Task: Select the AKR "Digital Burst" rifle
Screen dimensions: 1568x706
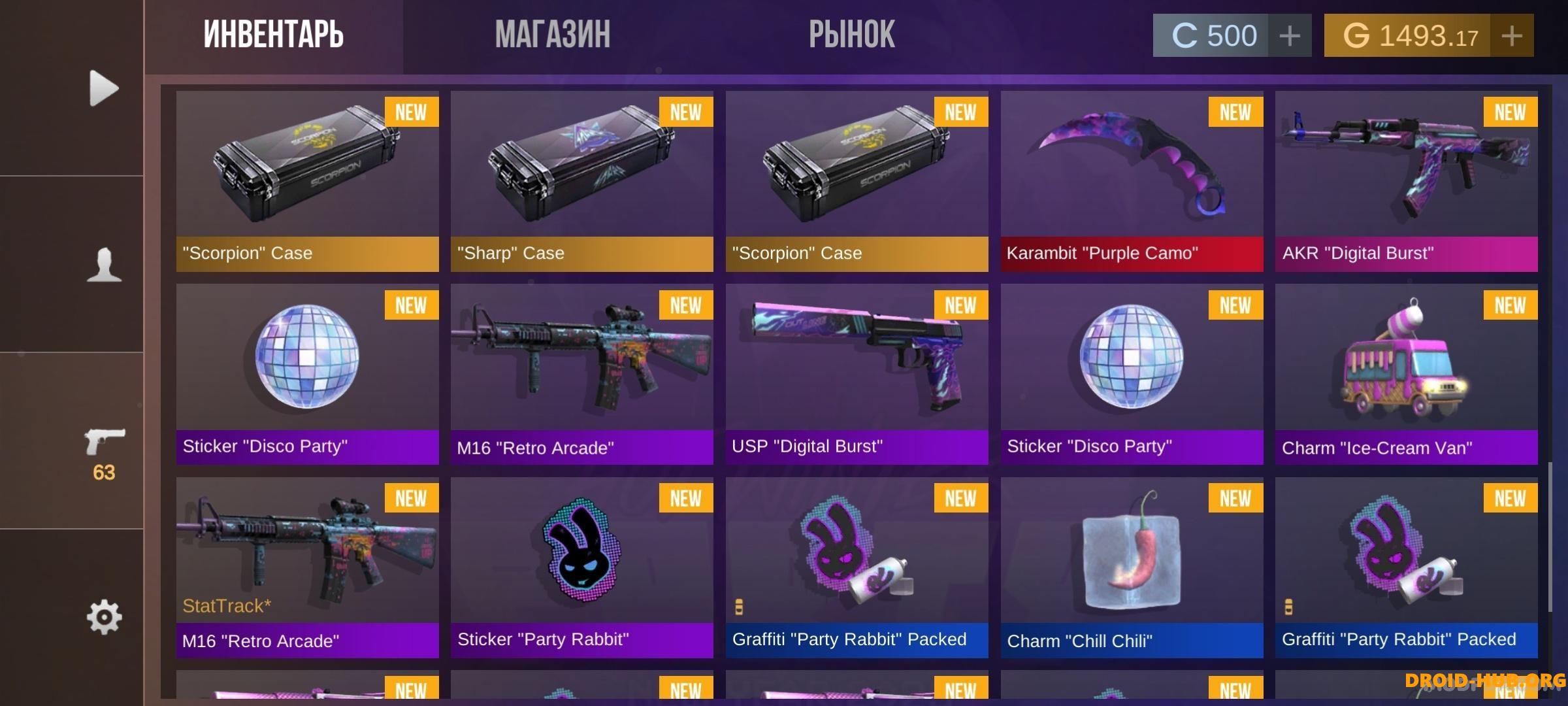Action: point(1406,181)
